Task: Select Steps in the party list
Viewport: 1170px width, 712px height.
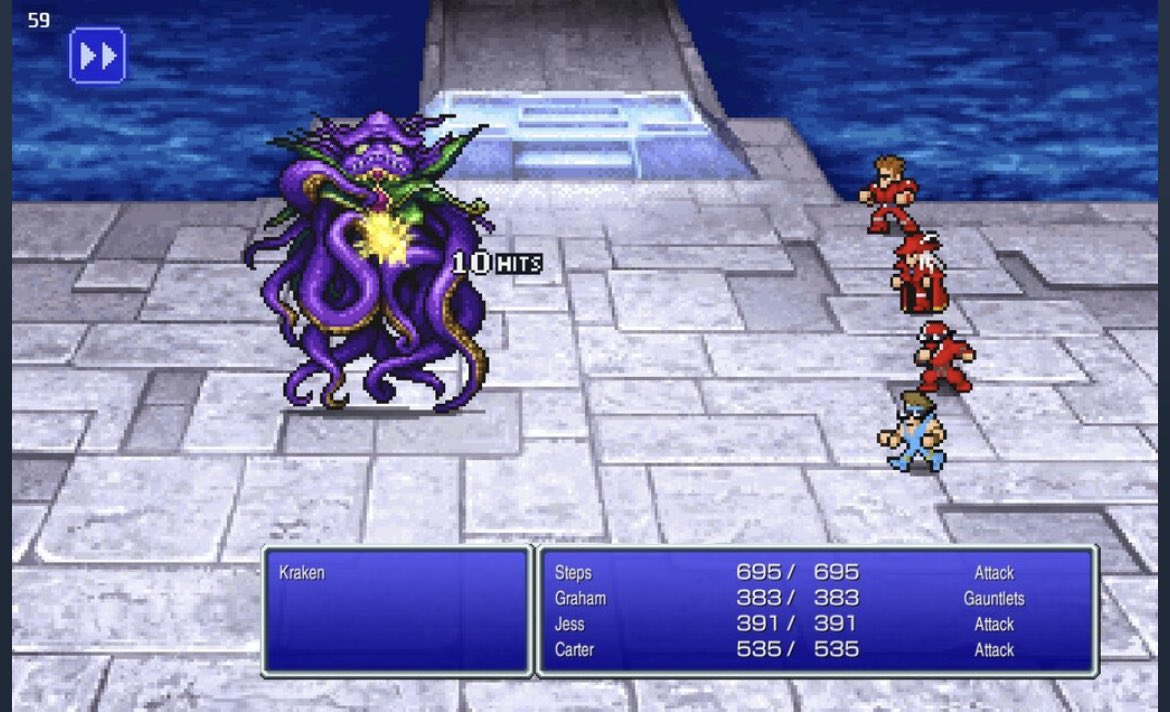Action: pyautogui.click(x=573, y=573)
